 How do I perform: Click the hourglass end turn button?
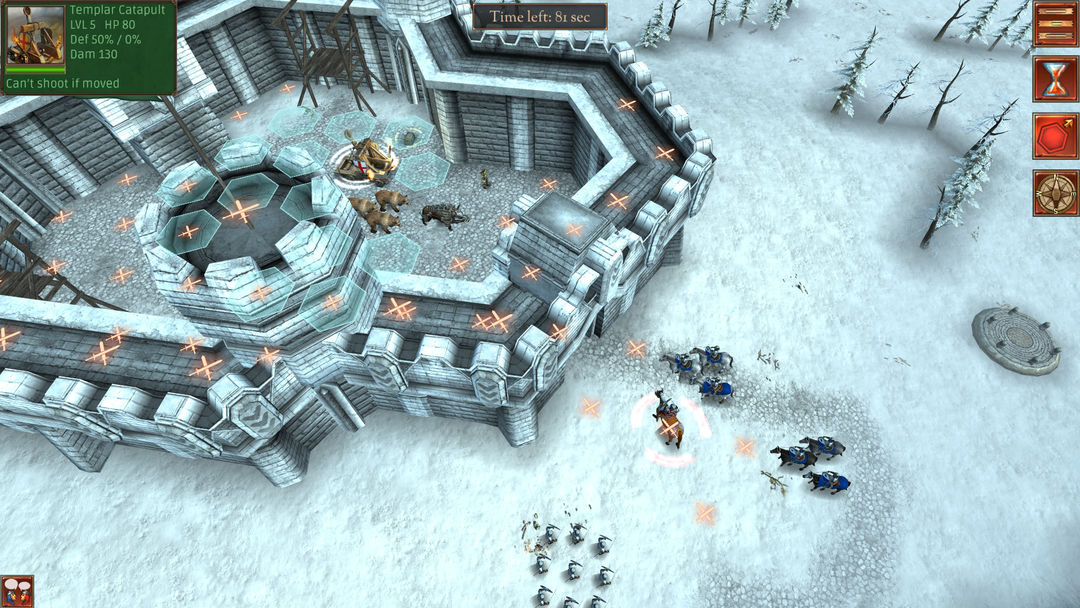pyautogui.click(x=1055, y=79)
